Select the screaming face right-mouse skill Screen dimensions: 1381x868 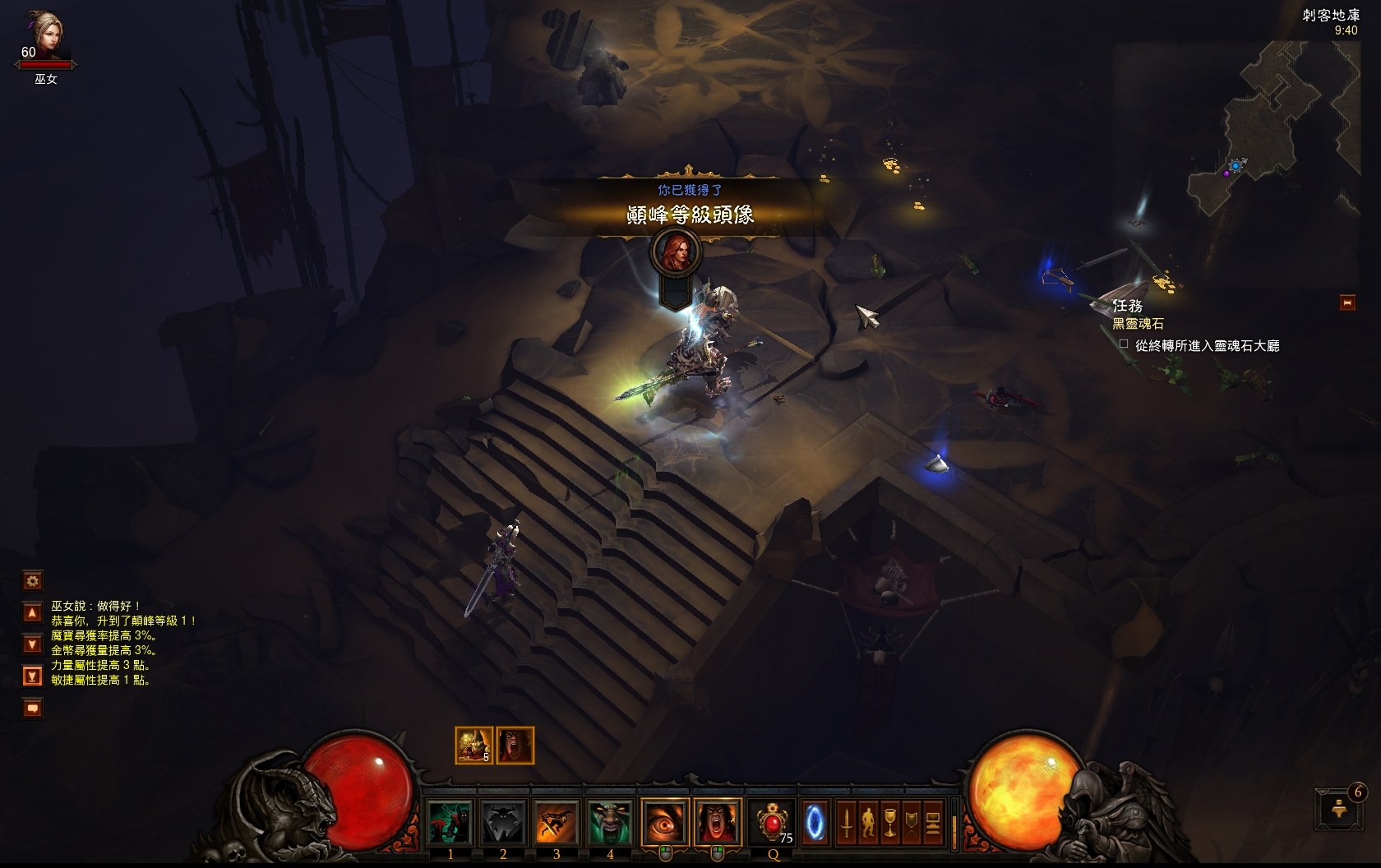pos(717,822)
